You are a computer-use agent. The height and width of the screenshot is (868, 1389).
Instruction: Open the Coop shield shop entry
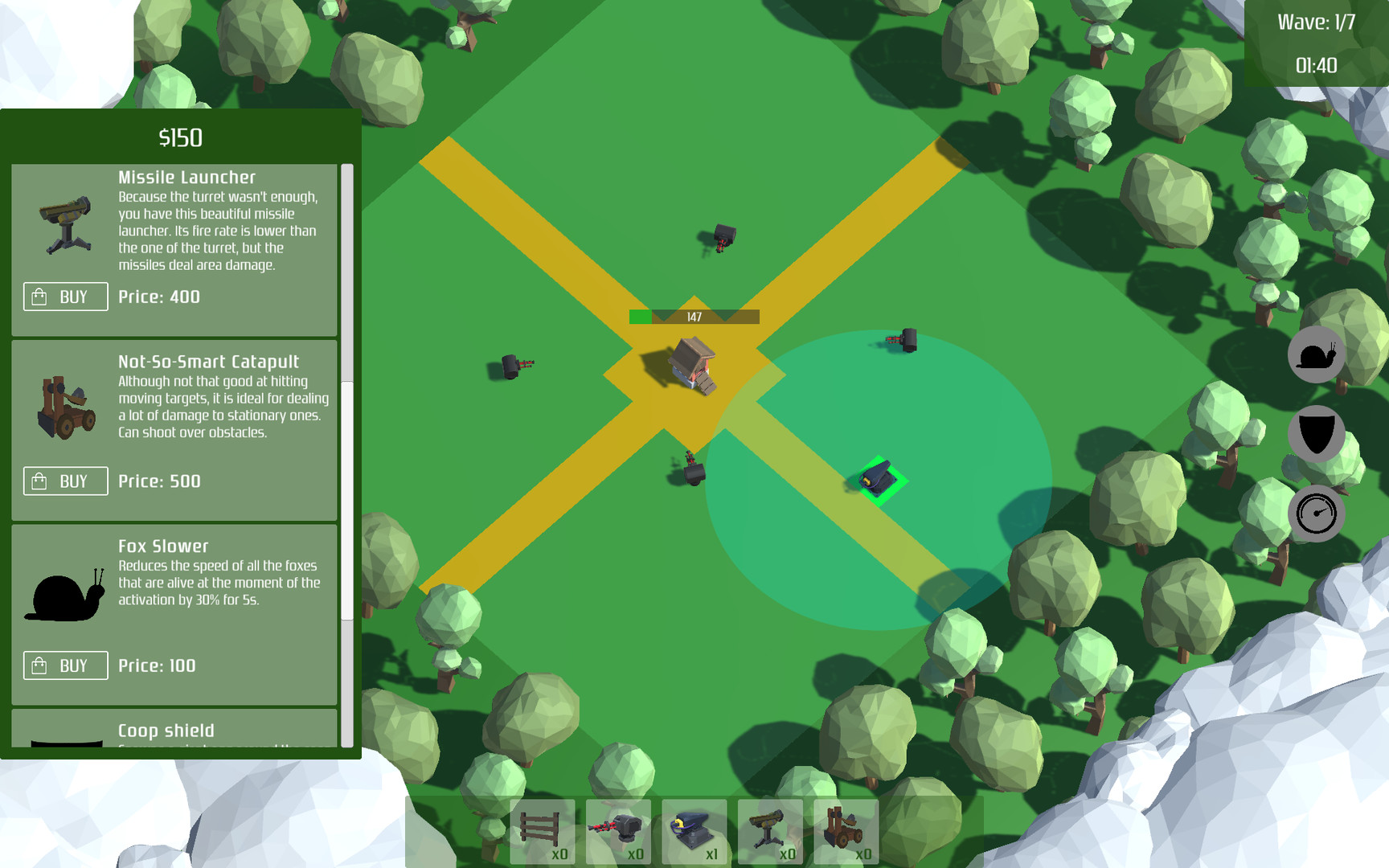166,731
